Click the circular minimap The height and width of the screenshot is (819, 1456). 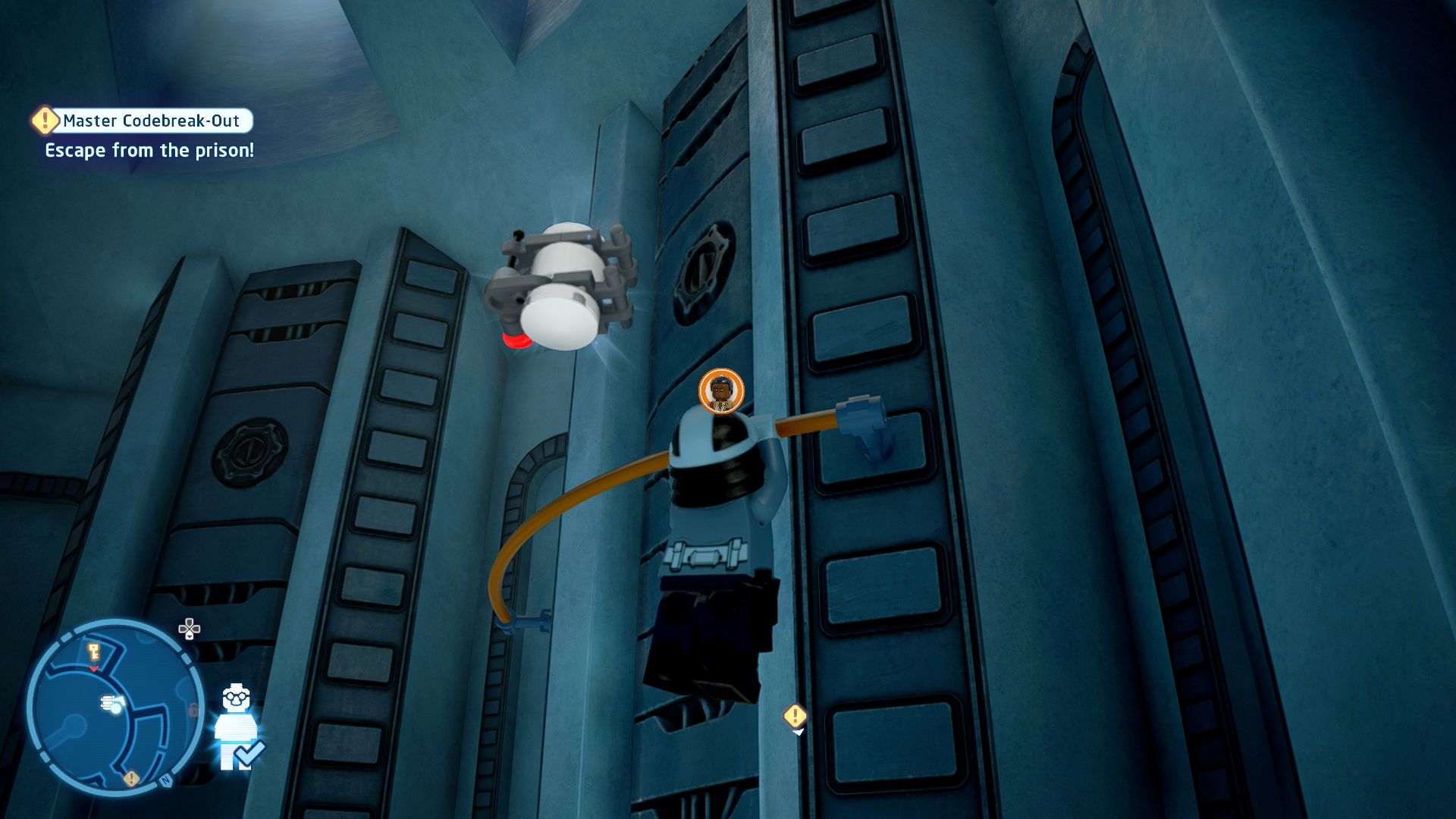point(114,708)
